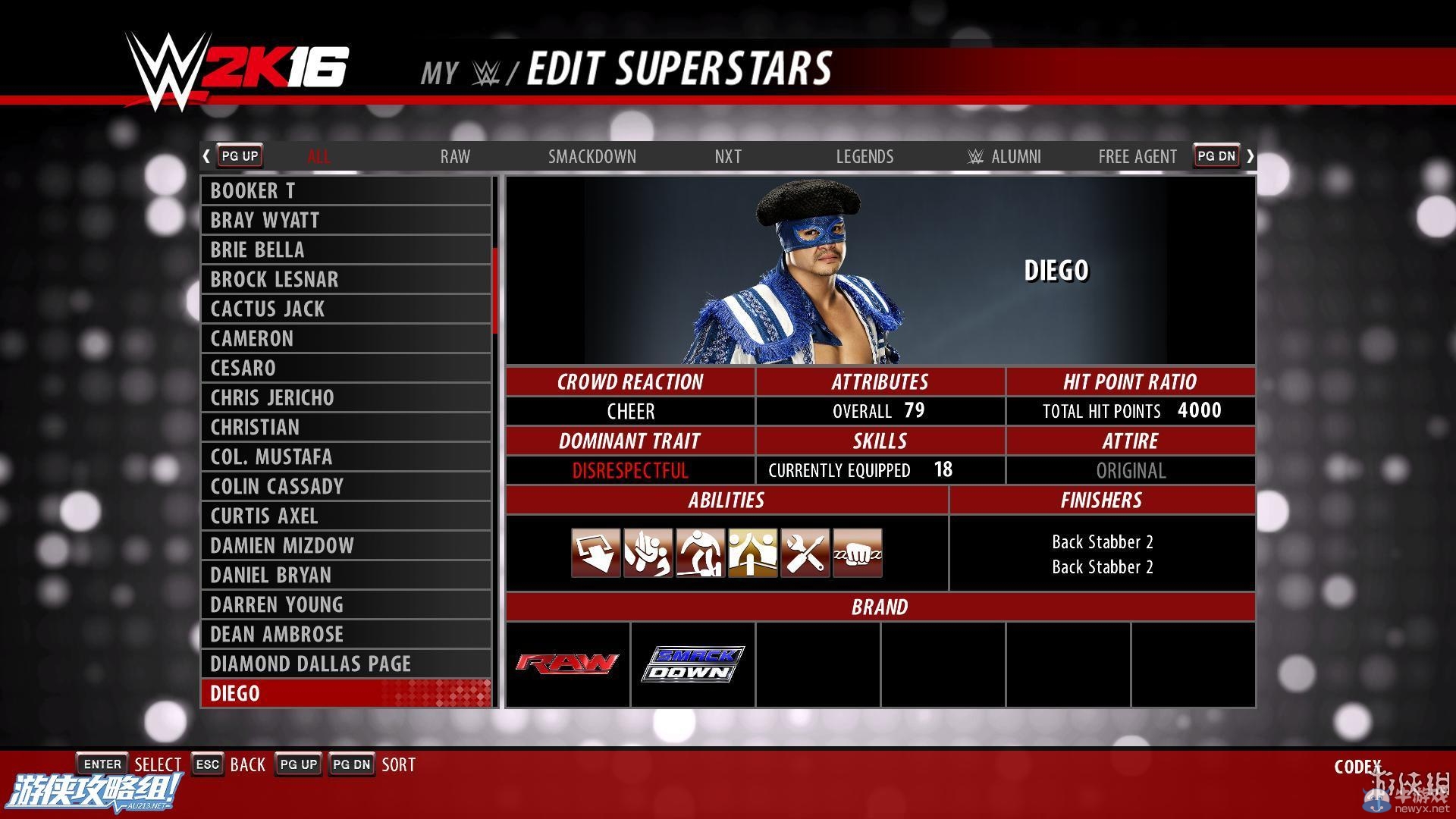Switch to the NXT roster tab
The image size is (1456, 819).
(727, 156)
